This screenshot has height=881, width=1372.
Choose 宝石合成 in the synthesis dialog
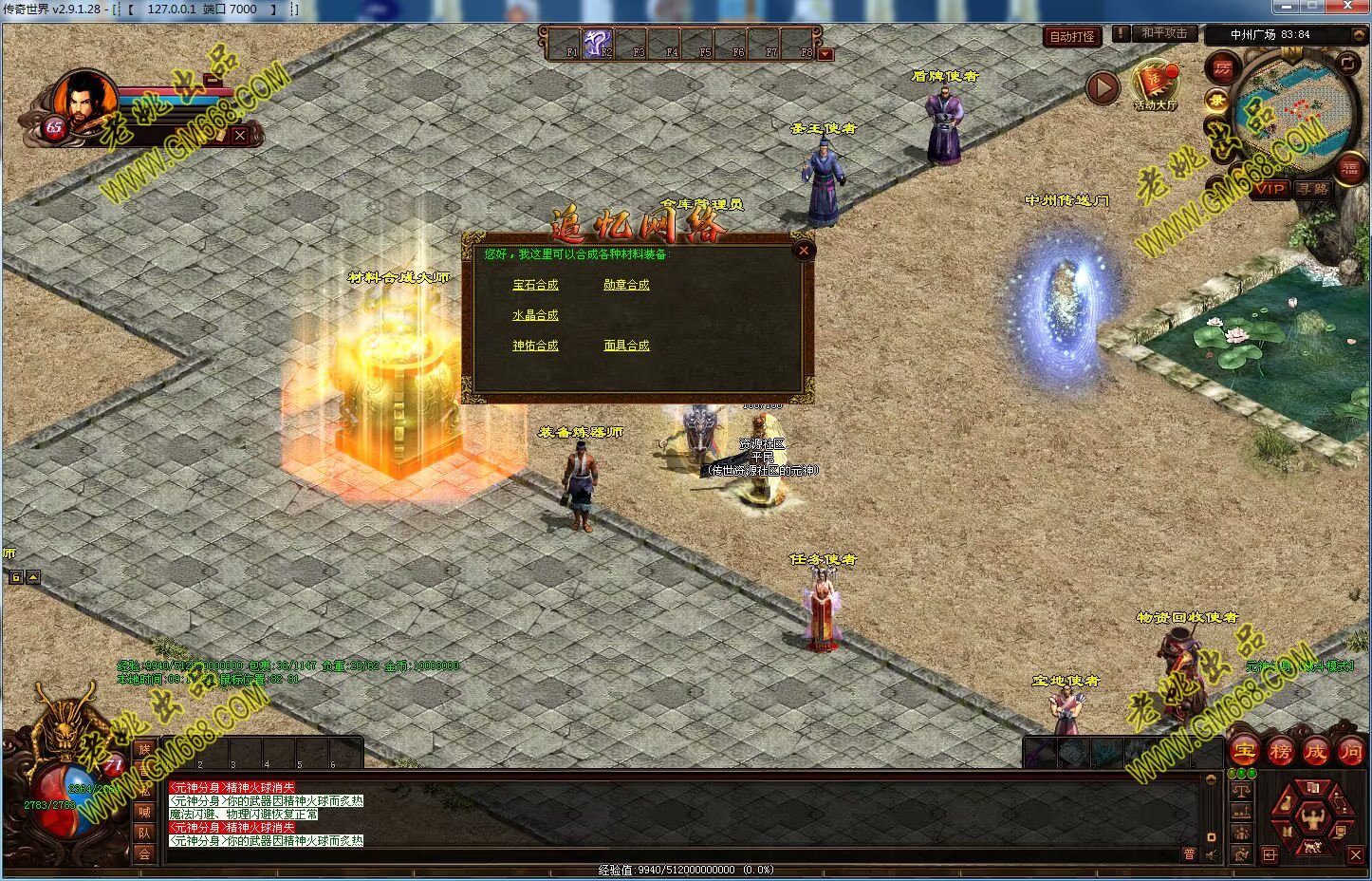coord(535,285)
